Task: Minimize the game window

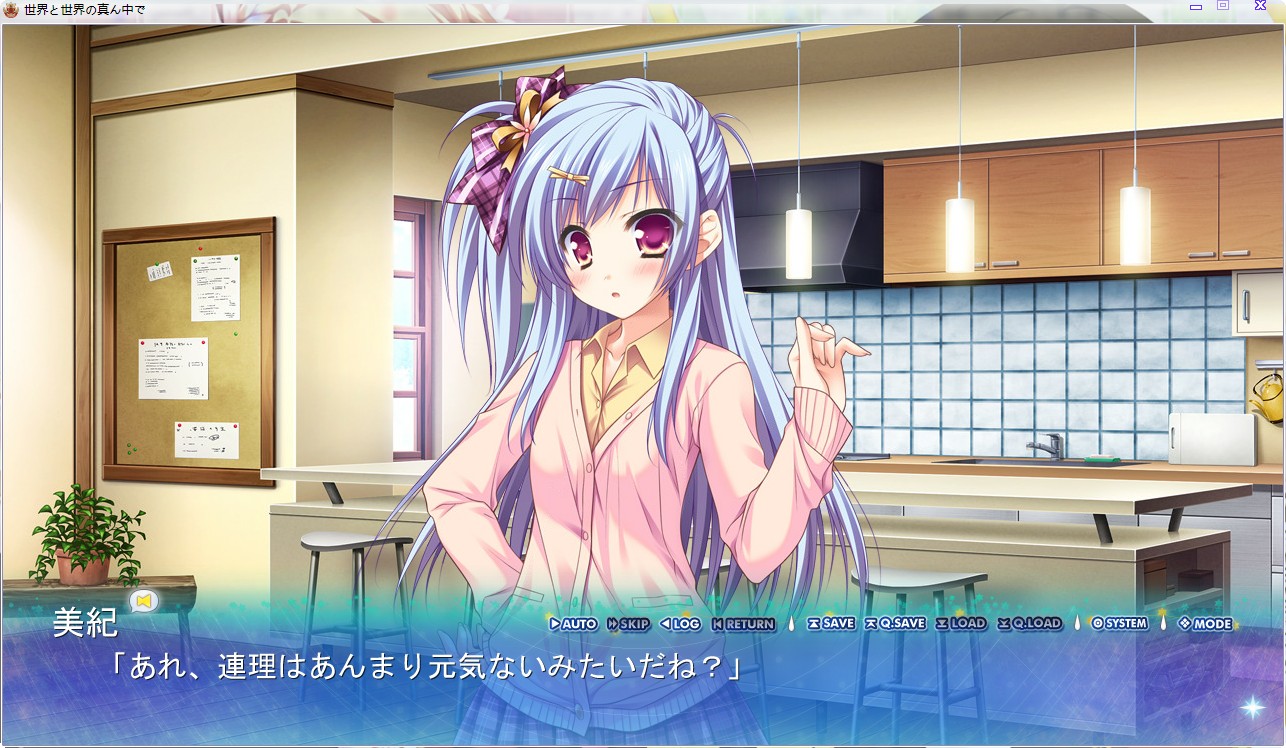Action: pyautogui.click(x=1196, y=6)
